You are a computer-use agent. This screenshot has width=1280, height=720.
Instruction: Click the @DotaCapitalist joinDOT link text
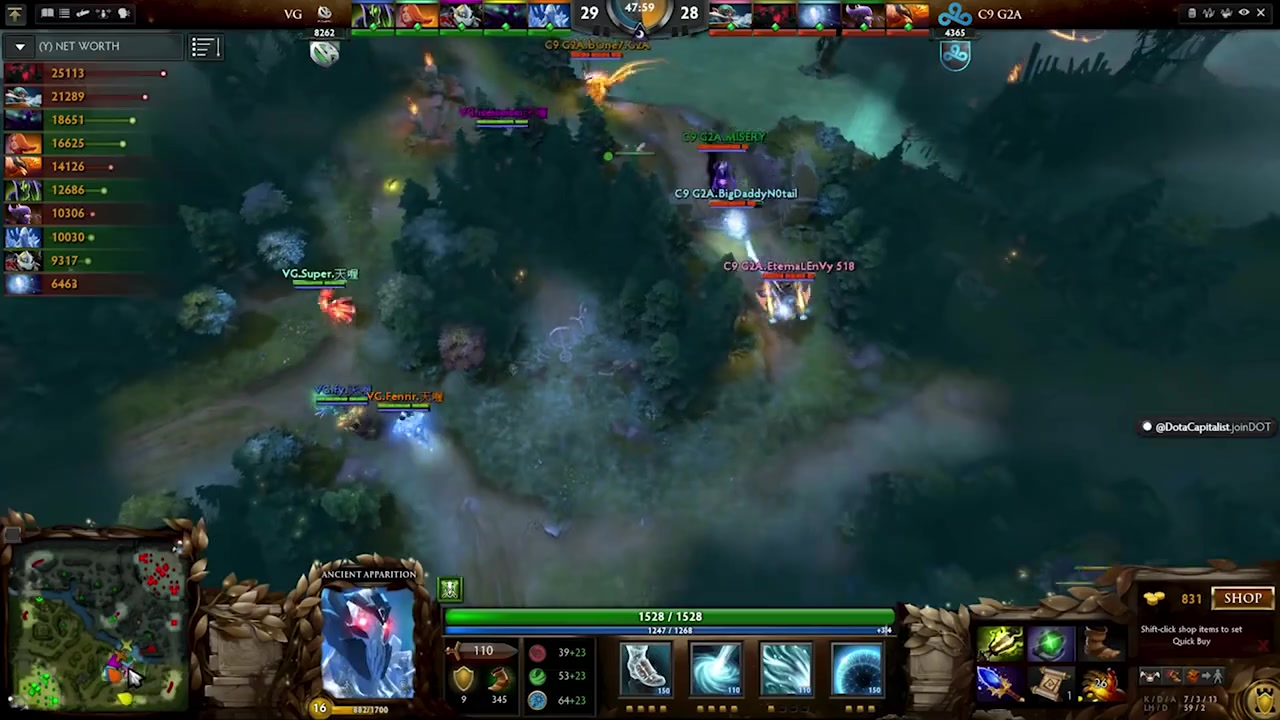coord(1210,427)
